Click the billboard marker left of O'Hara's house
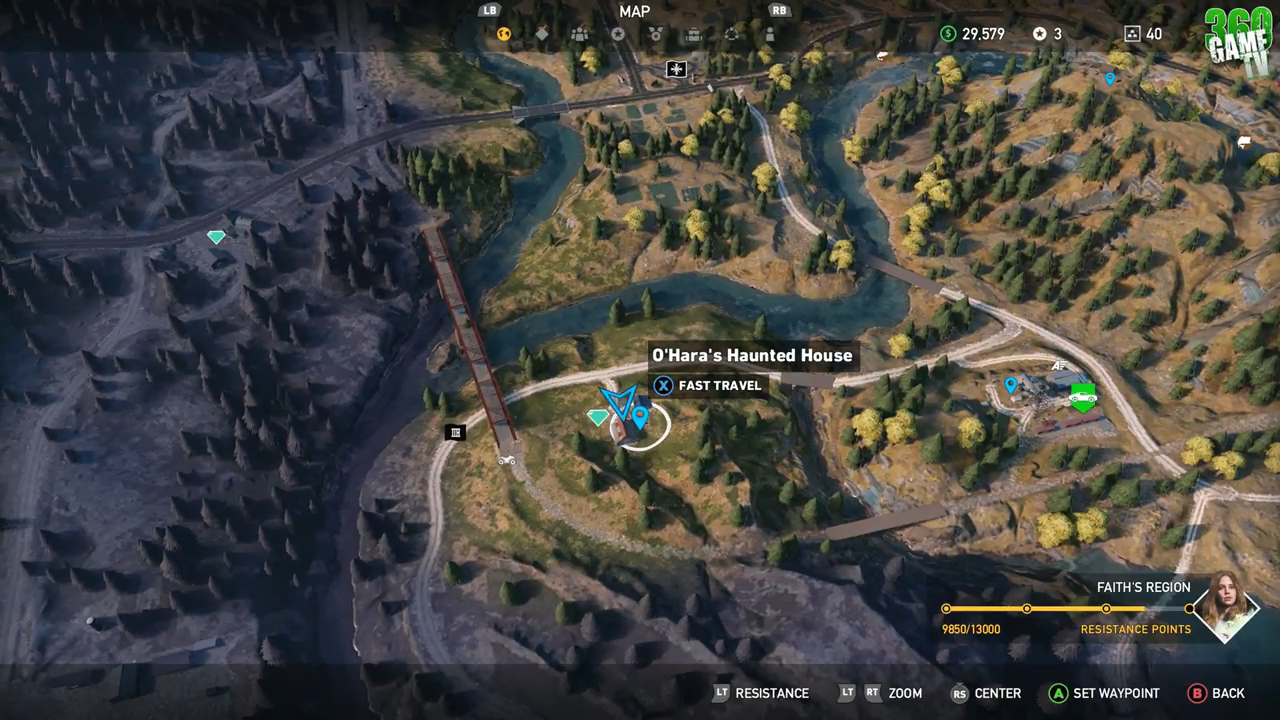Viewport: 1280px width, 720px height. pos(456,431)
